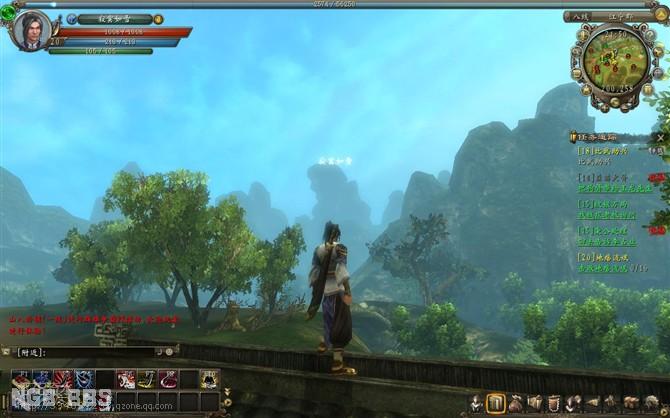Click the round arrow button beside the hotbar
The width and height of the screenshot is (670, 418).
pyautogui.click(x=226, y=402)
